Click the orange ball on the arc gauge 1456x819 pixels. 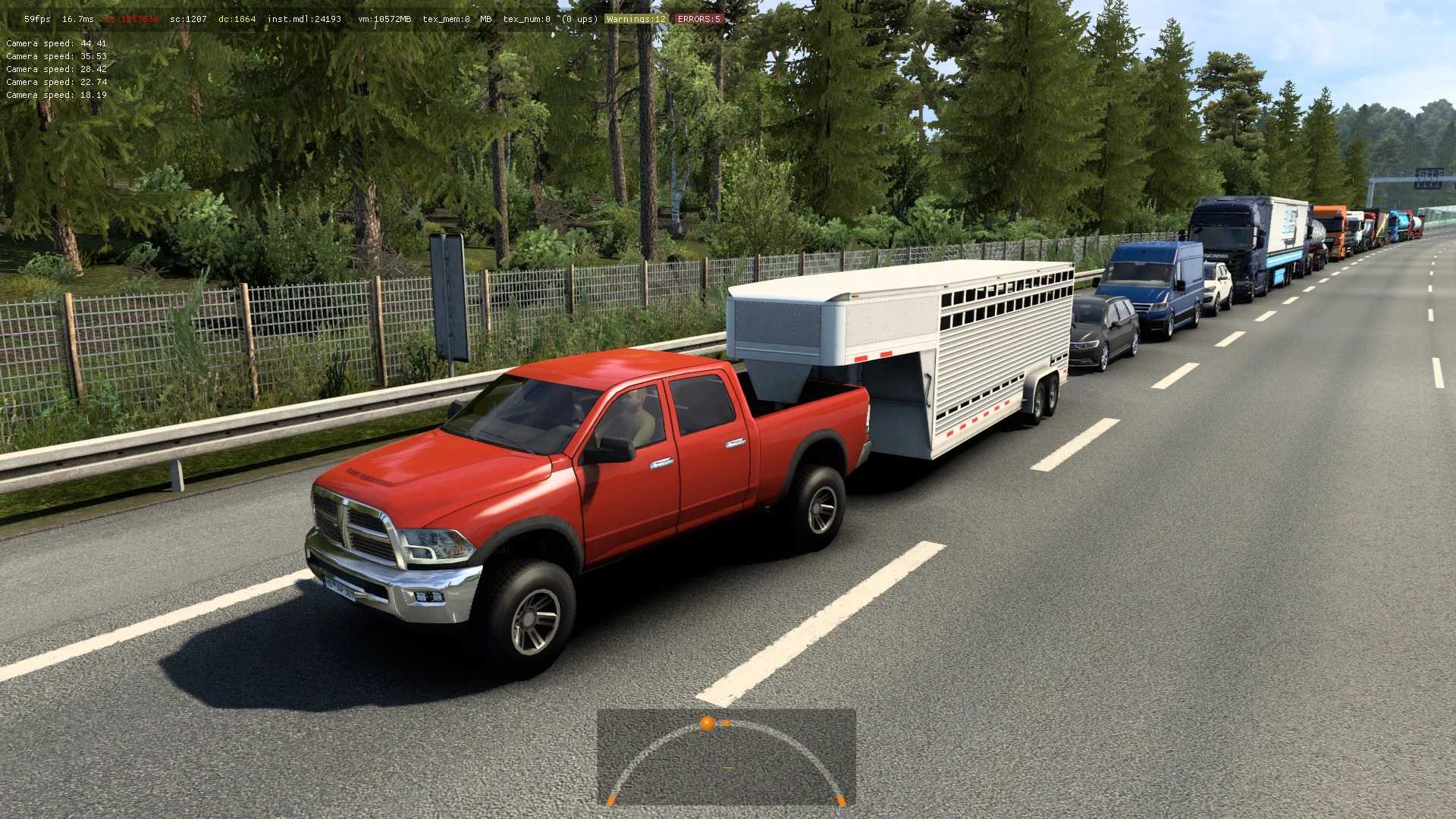coord(707,723)
